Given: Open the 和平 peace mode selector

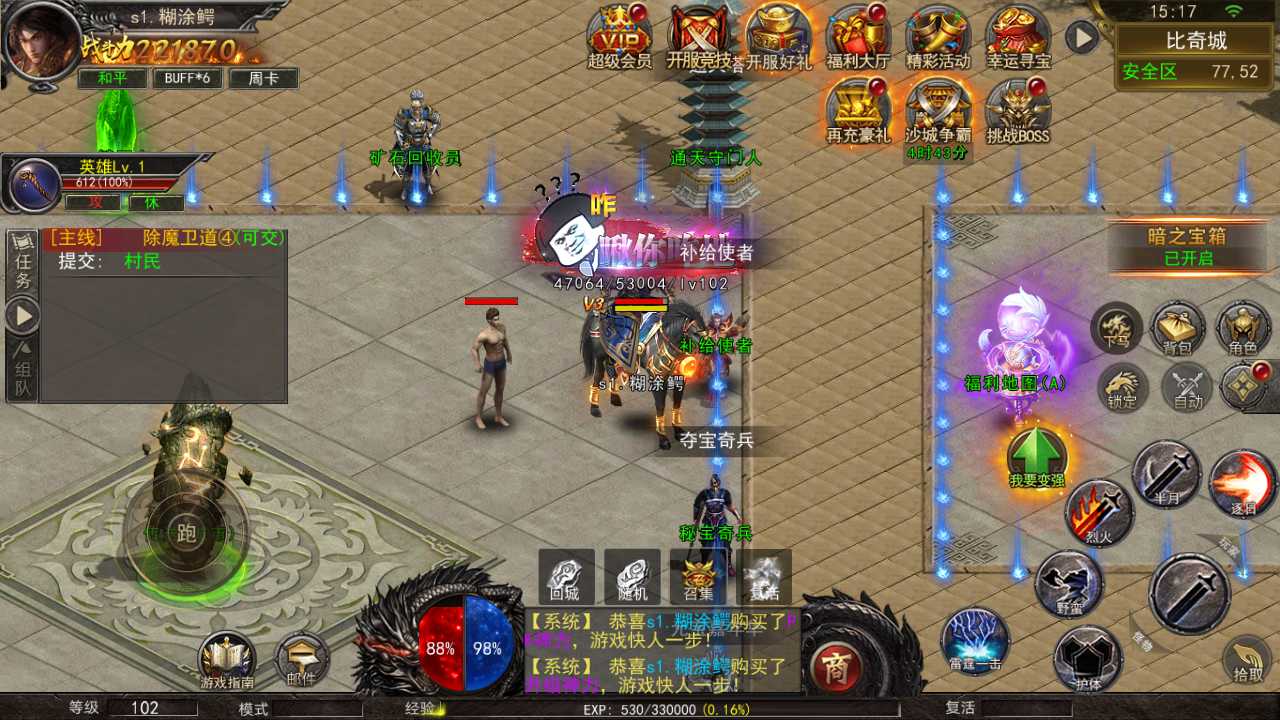Looking at the screenshot, I should 110,77.
